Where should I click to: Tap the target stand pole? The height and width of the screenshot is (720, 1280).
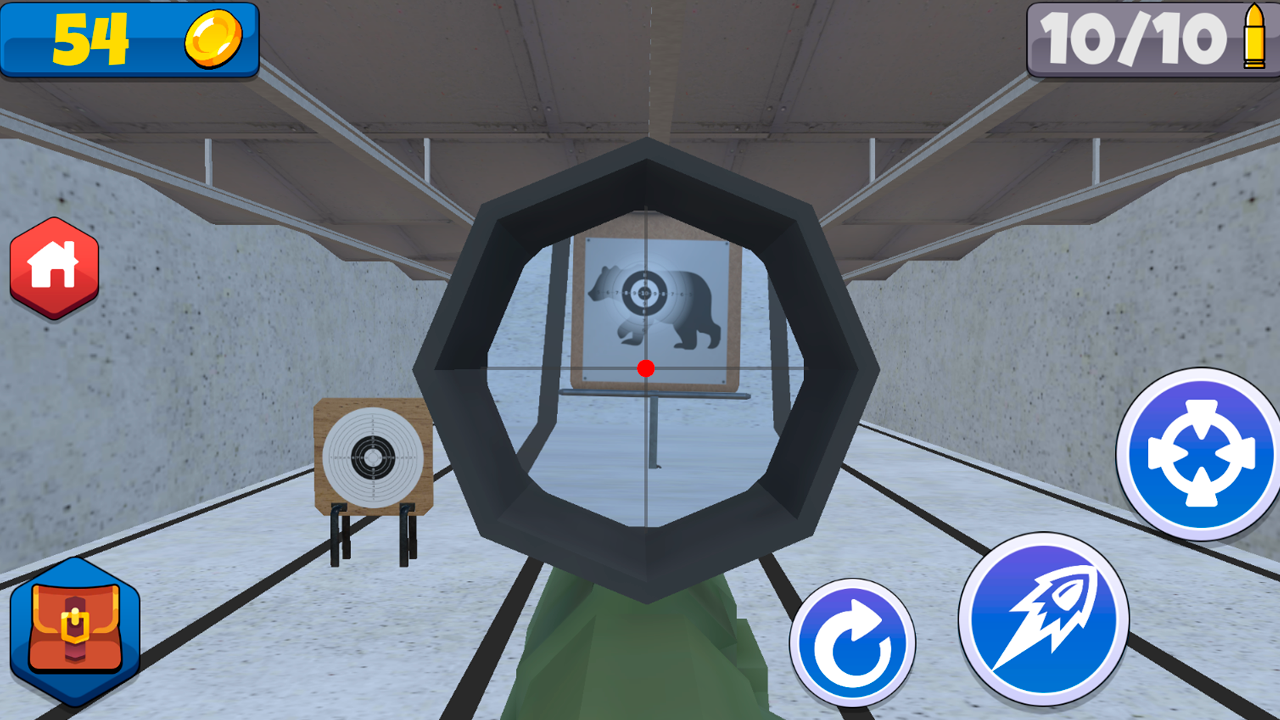657,430
